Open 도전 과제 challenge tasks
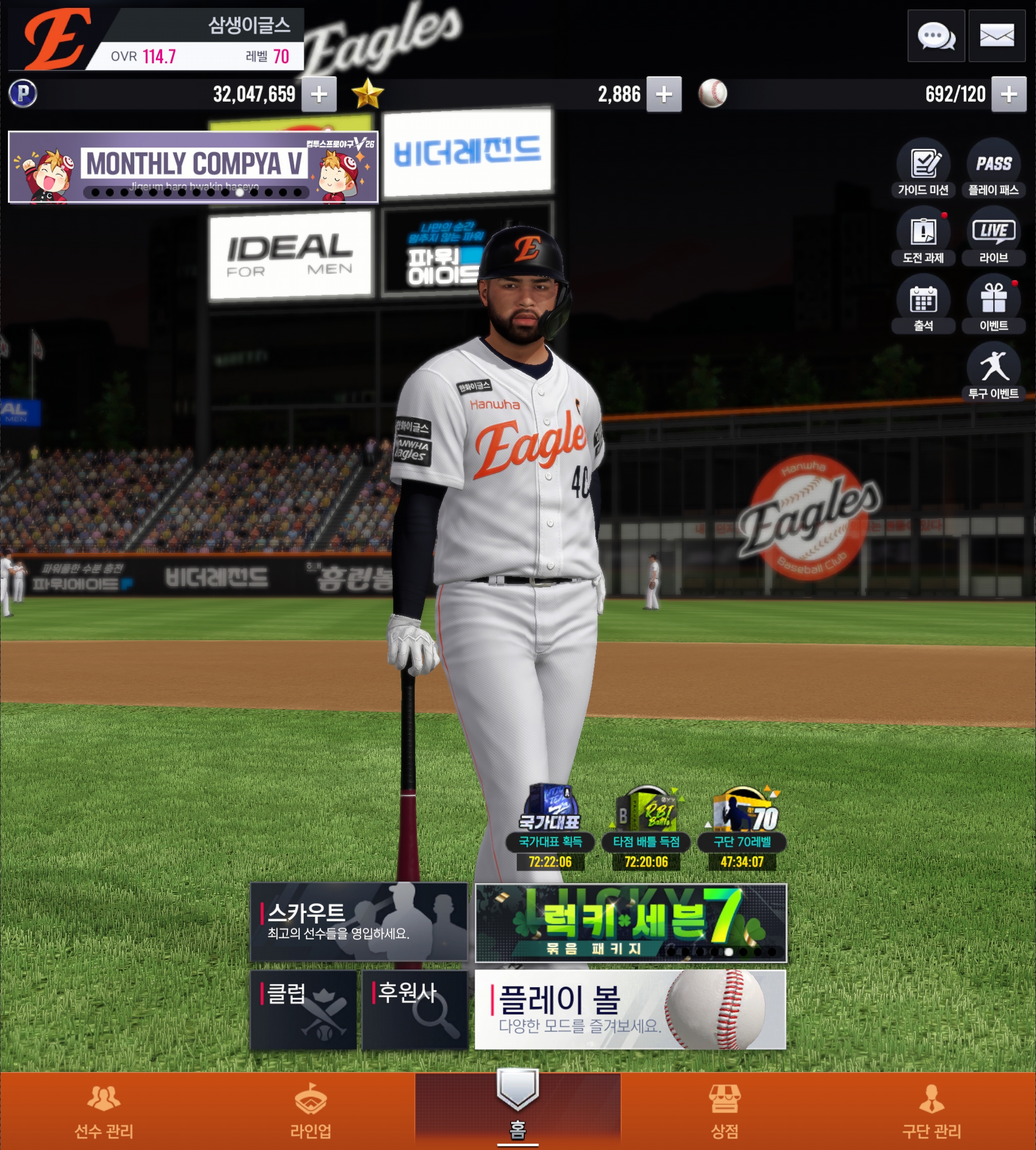1036x1150 pixels. (x=923, y=236)
